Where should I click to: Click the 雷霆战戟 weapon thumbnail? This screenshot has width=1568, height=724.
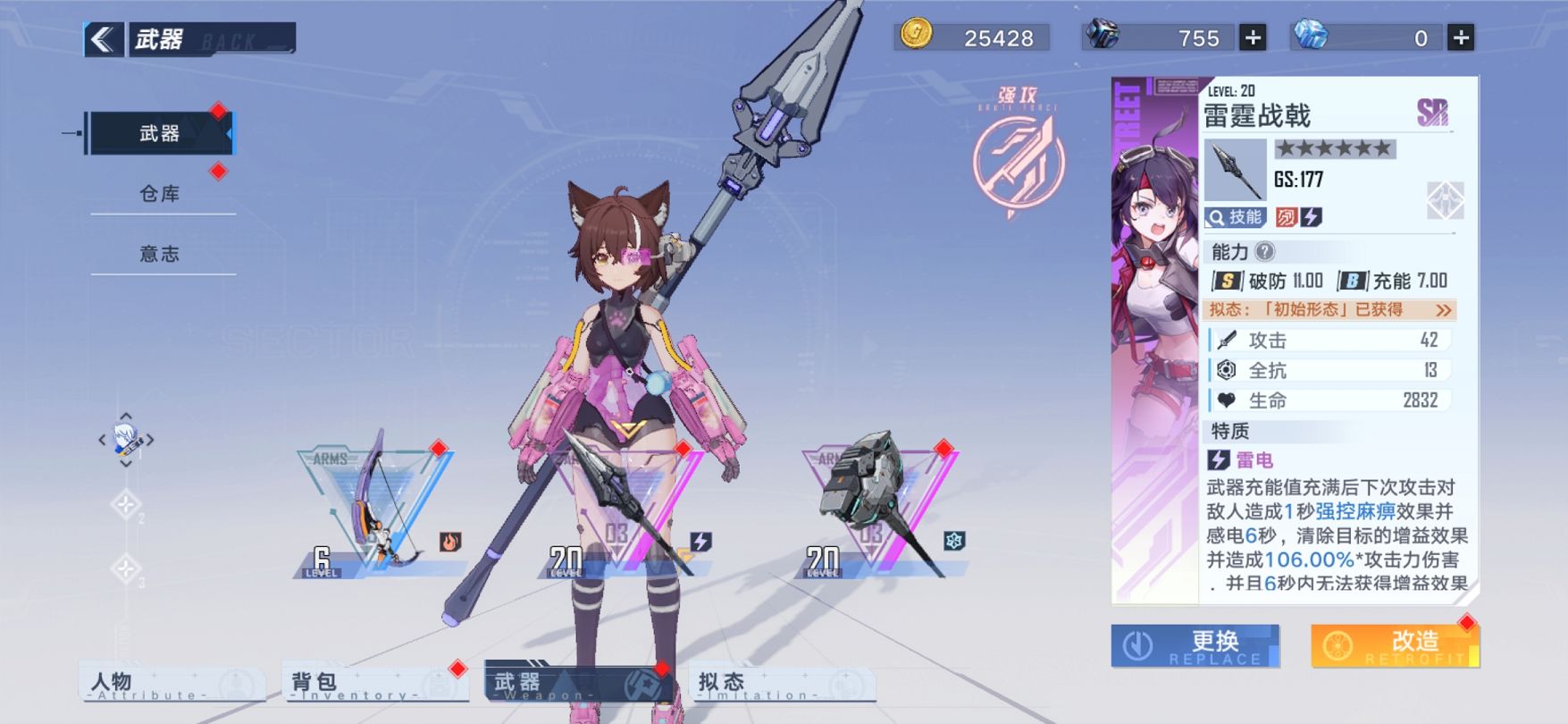tap(1235, 170)
